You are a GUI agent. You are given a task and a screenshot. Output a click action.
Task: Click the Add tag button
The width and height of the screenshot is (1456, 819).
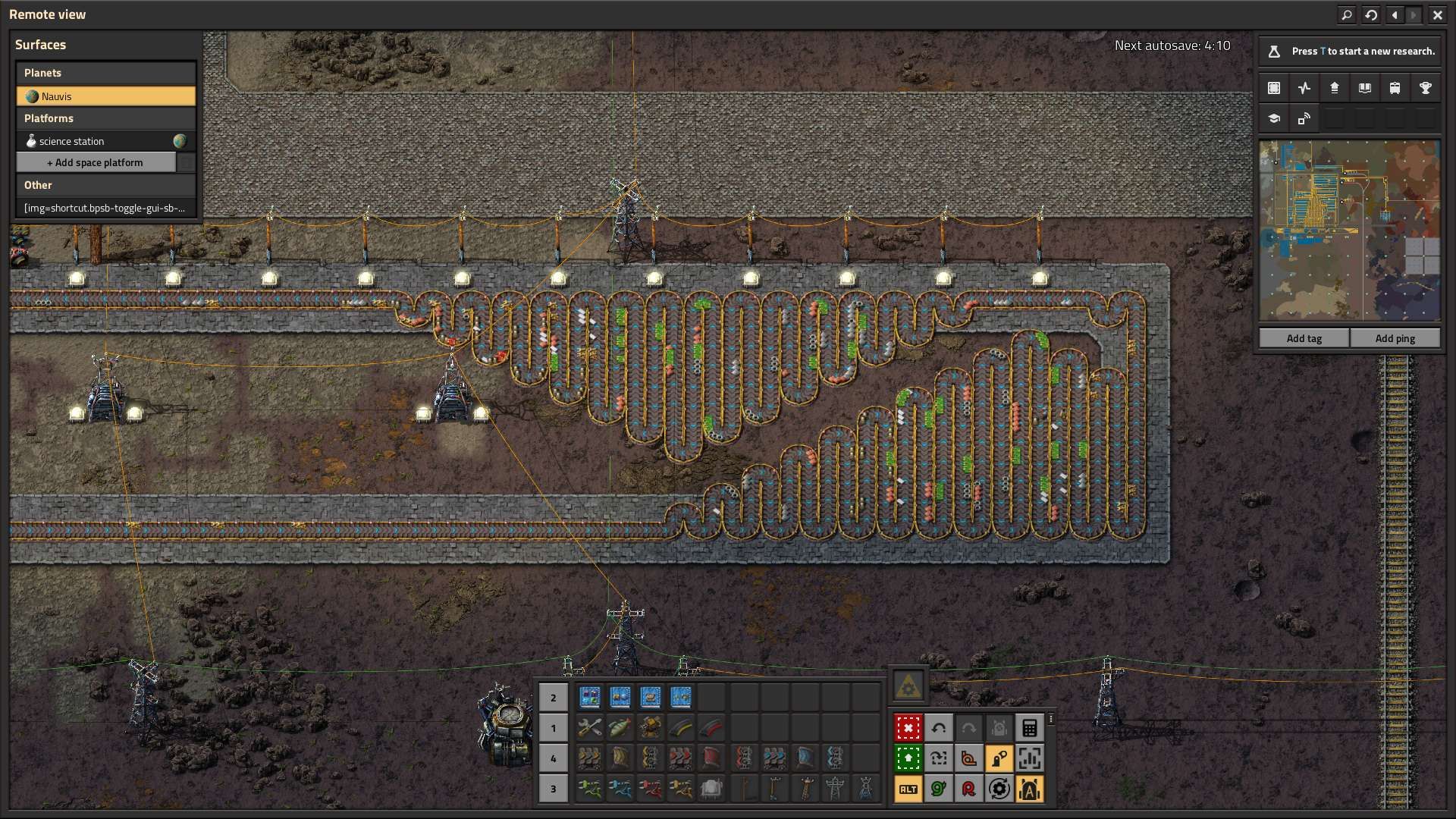(1304, 338)
